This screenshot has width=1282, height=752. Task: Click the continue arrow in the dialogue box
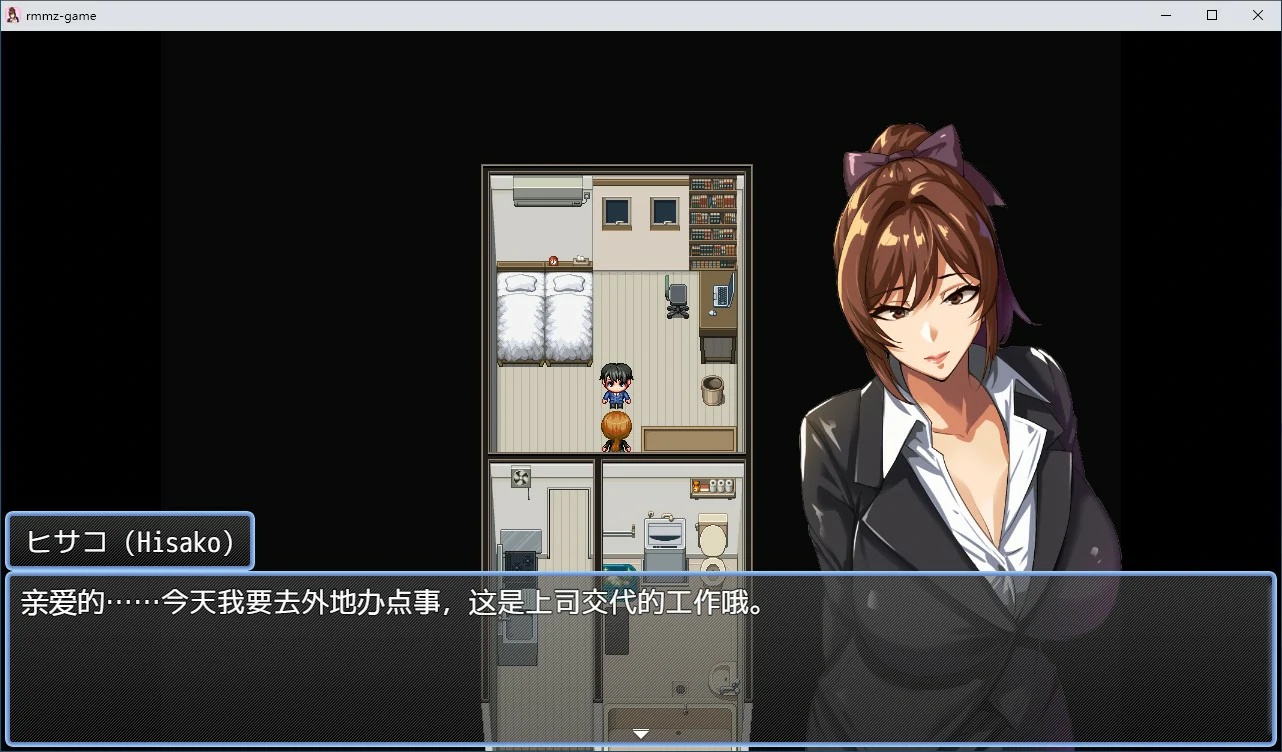[x=640, y=733]
